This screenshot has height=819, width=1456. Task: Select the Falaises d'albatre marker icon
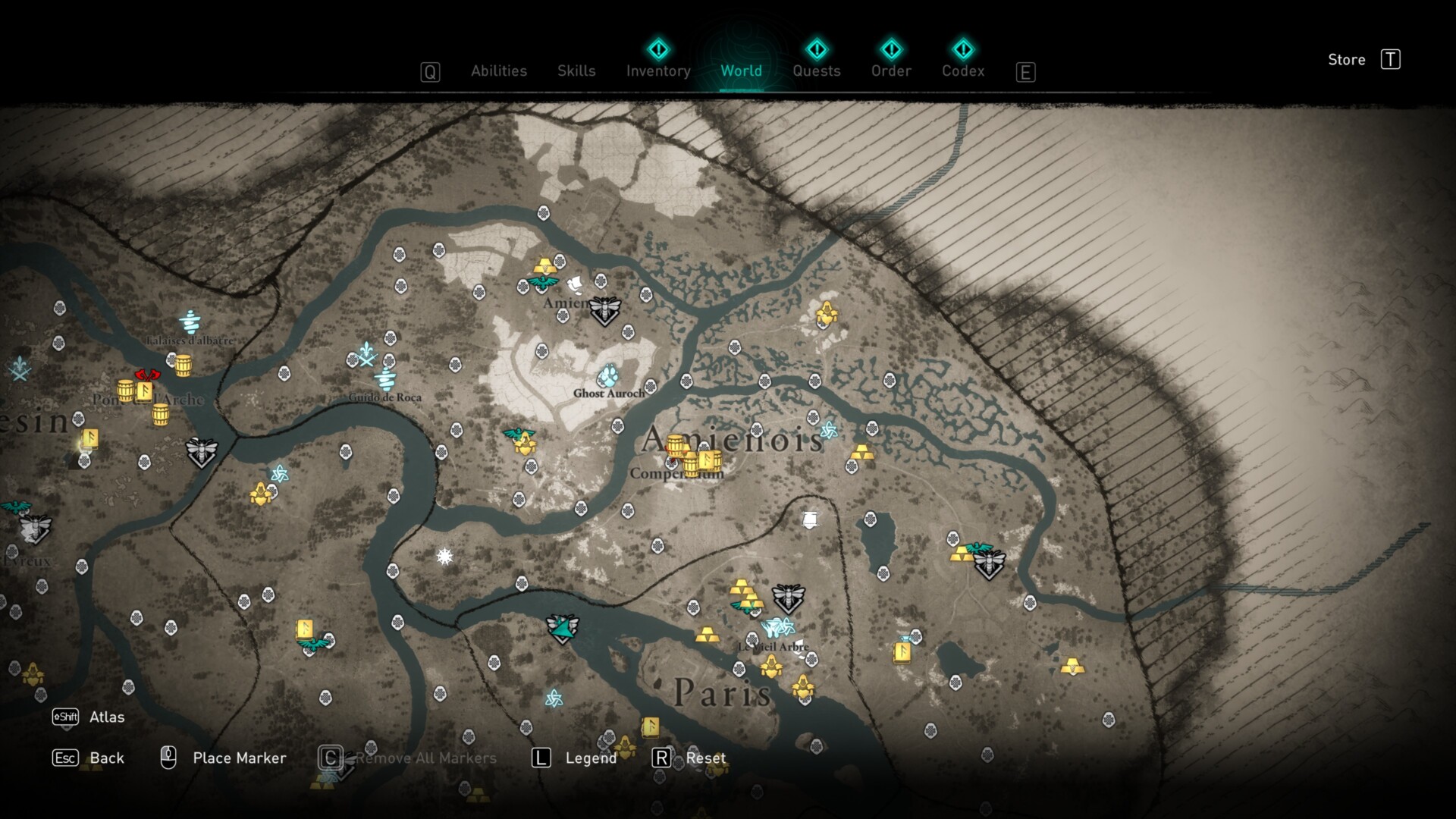(190, 322)
